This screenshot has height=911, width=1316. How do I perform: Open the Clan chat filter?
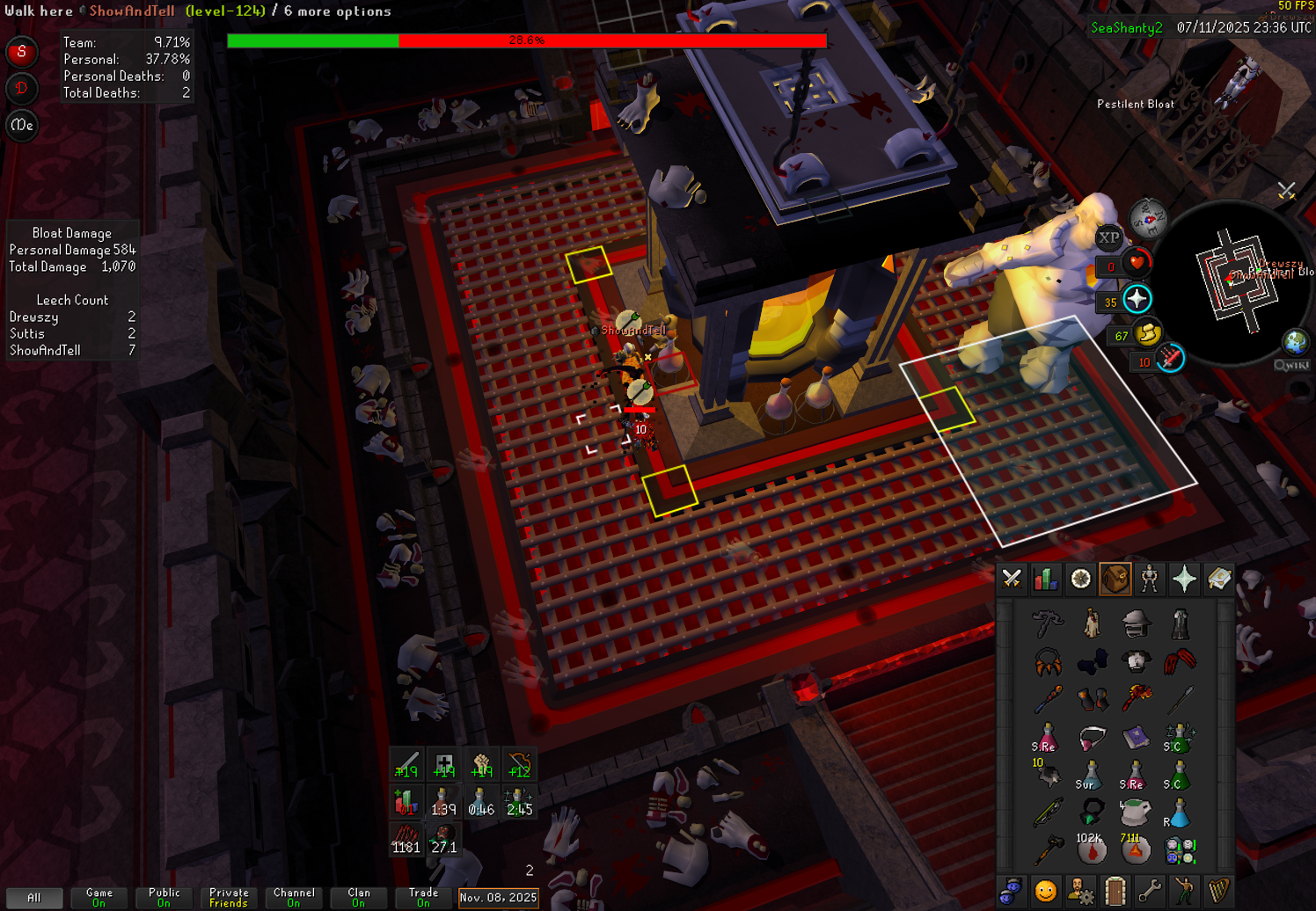point(358,897)
